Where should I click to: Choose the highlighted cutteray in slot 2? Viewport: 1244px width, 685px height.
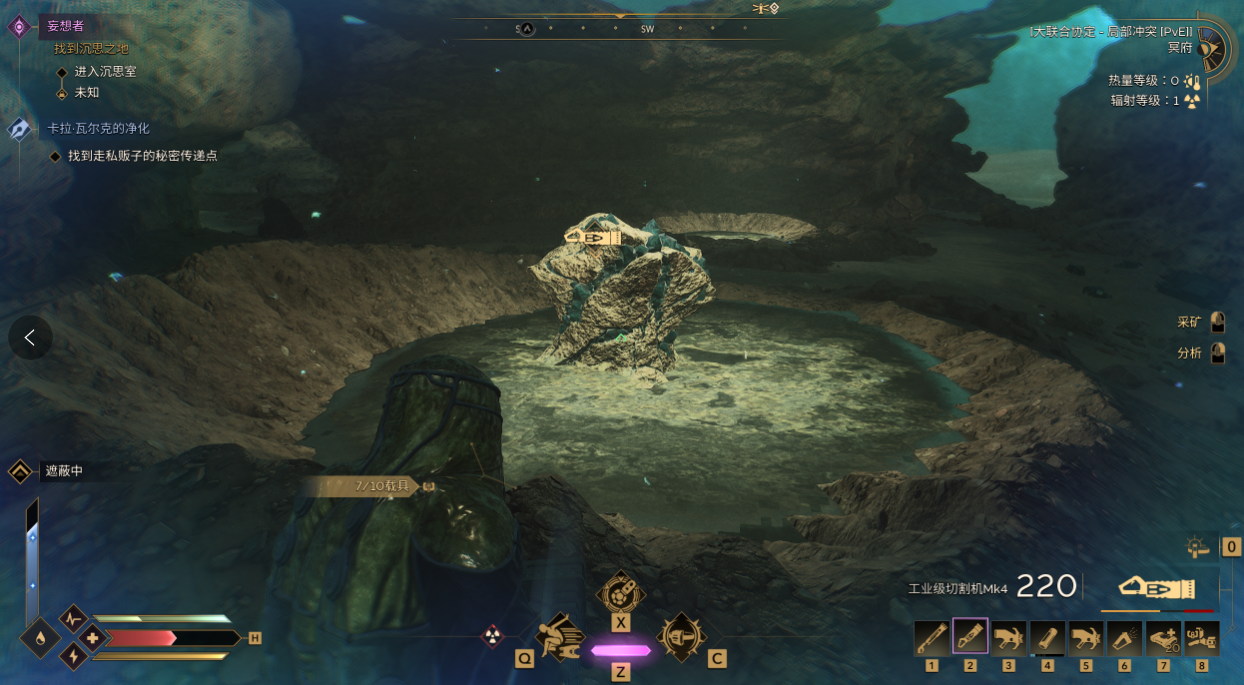point(970,637)
